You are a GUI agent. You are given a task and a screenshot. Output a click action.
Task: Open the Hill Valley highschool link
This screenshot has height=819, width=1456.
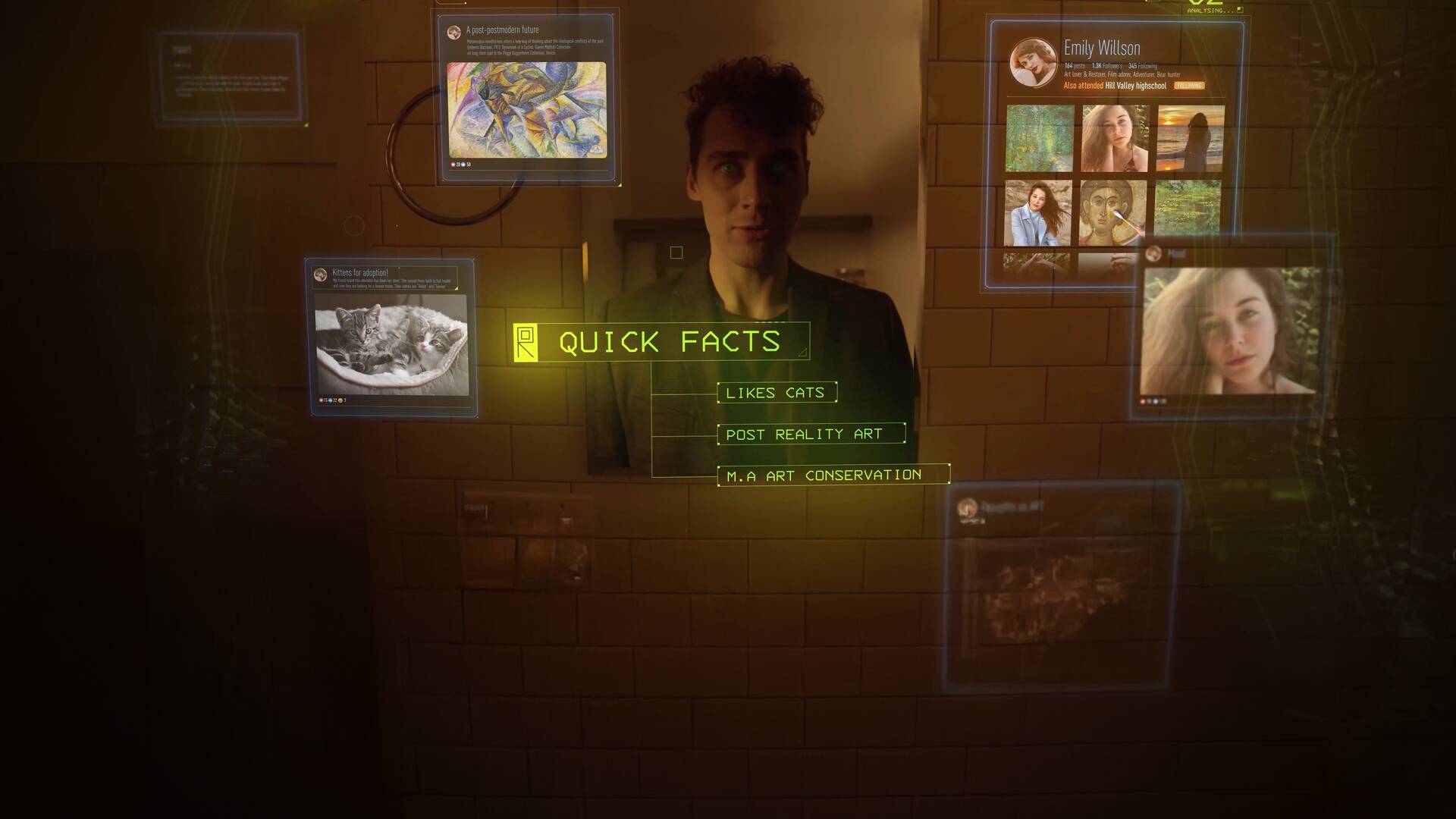coord(1135,86)
